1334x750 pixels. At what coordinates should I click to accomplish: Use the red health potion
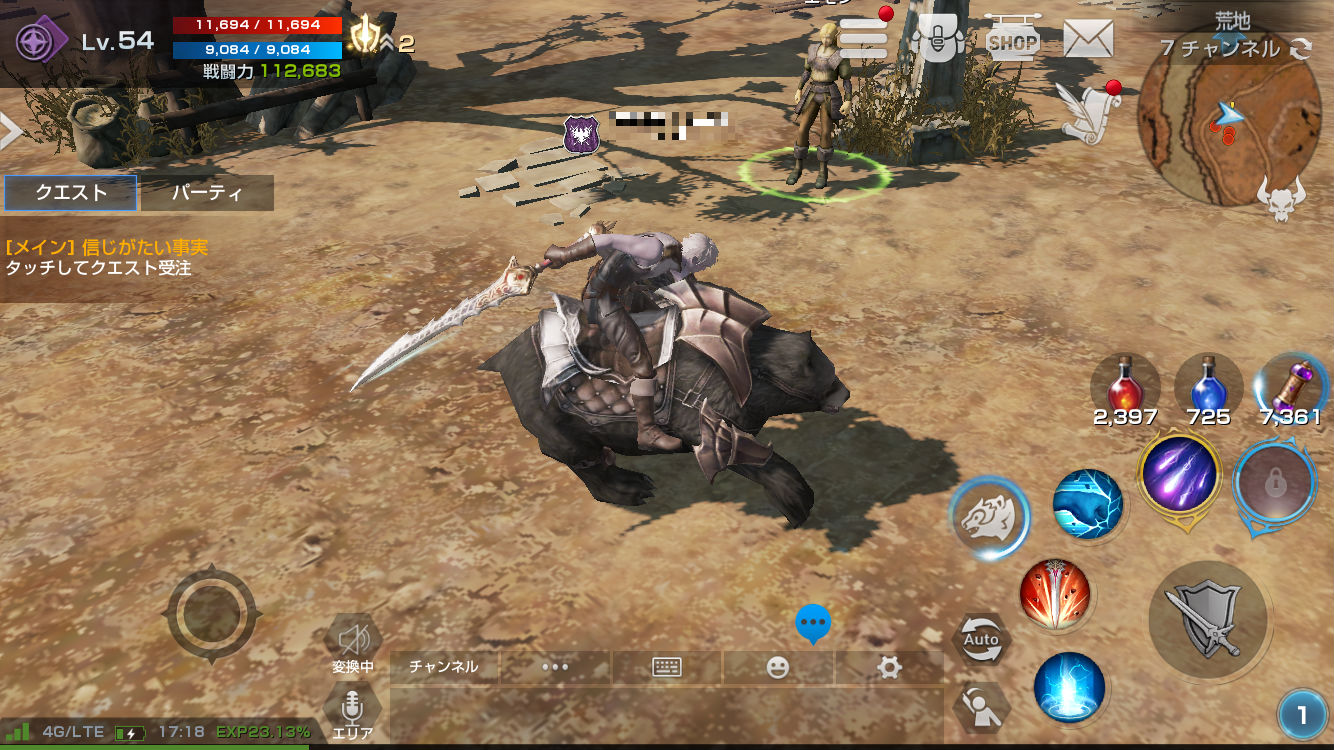coord(1125,385)
